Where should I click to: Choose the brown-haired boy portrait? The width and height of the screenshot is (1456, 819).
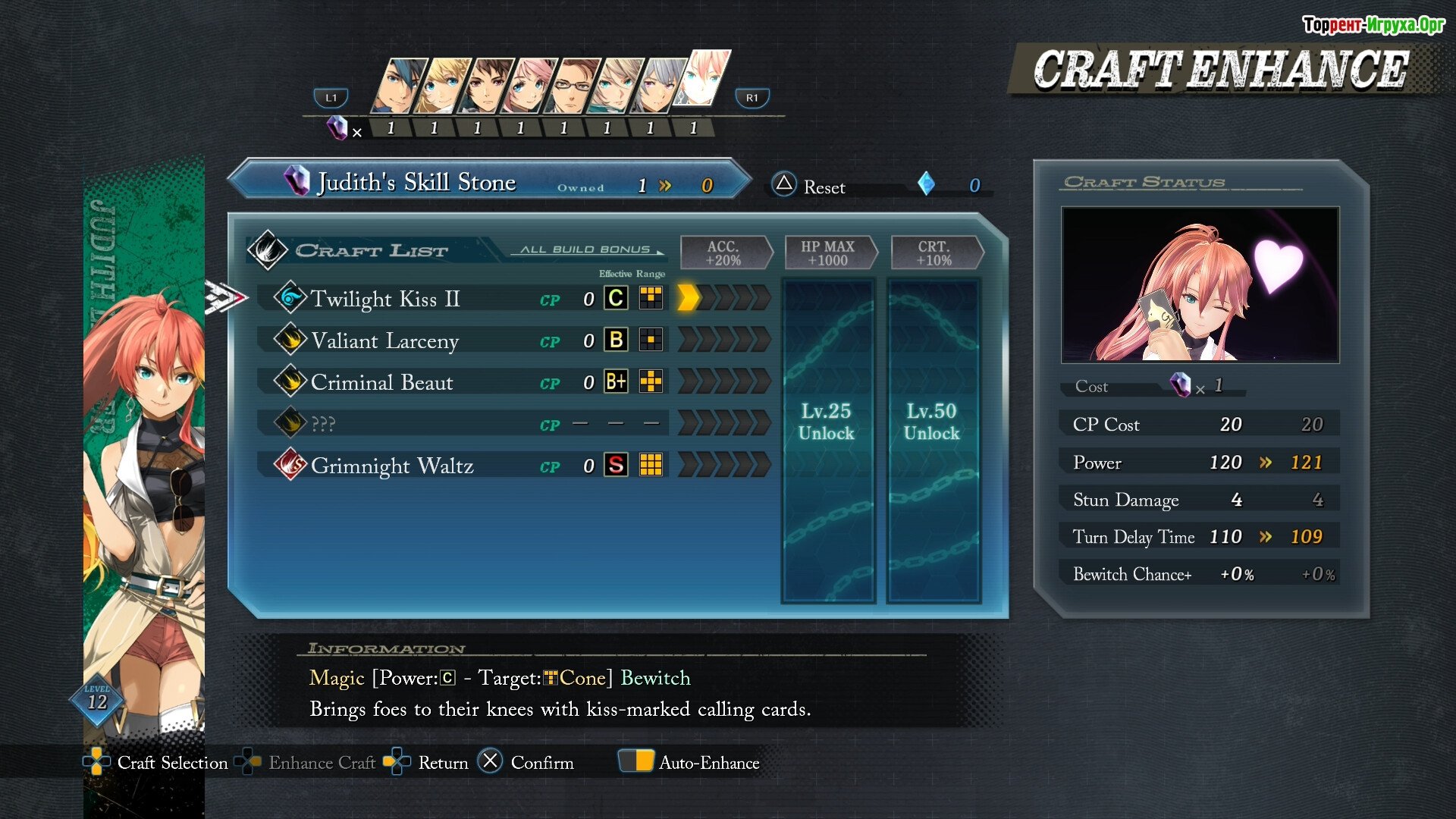tap(485, 86)
